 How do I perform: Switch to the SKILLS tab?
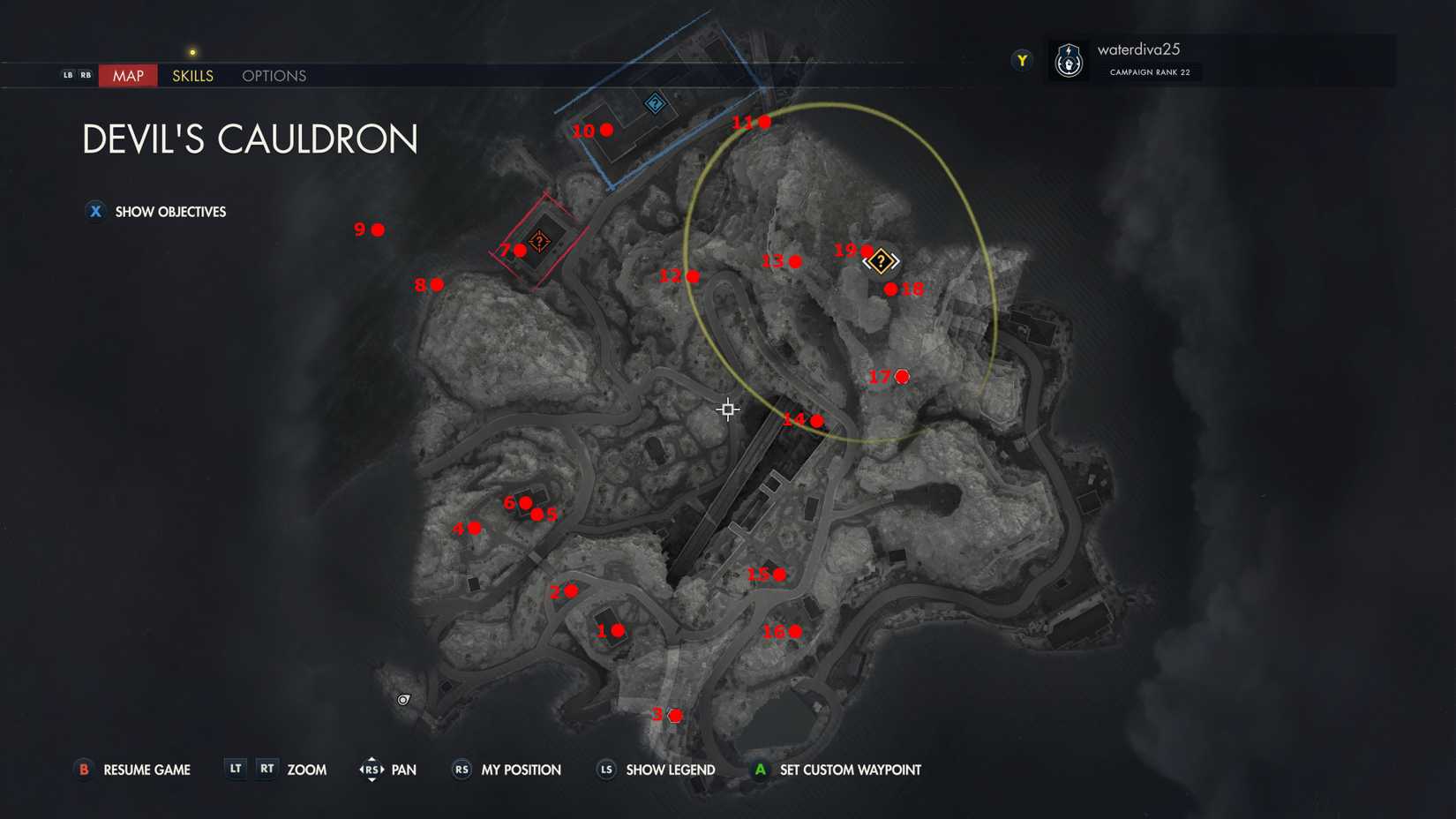(192, 76)
